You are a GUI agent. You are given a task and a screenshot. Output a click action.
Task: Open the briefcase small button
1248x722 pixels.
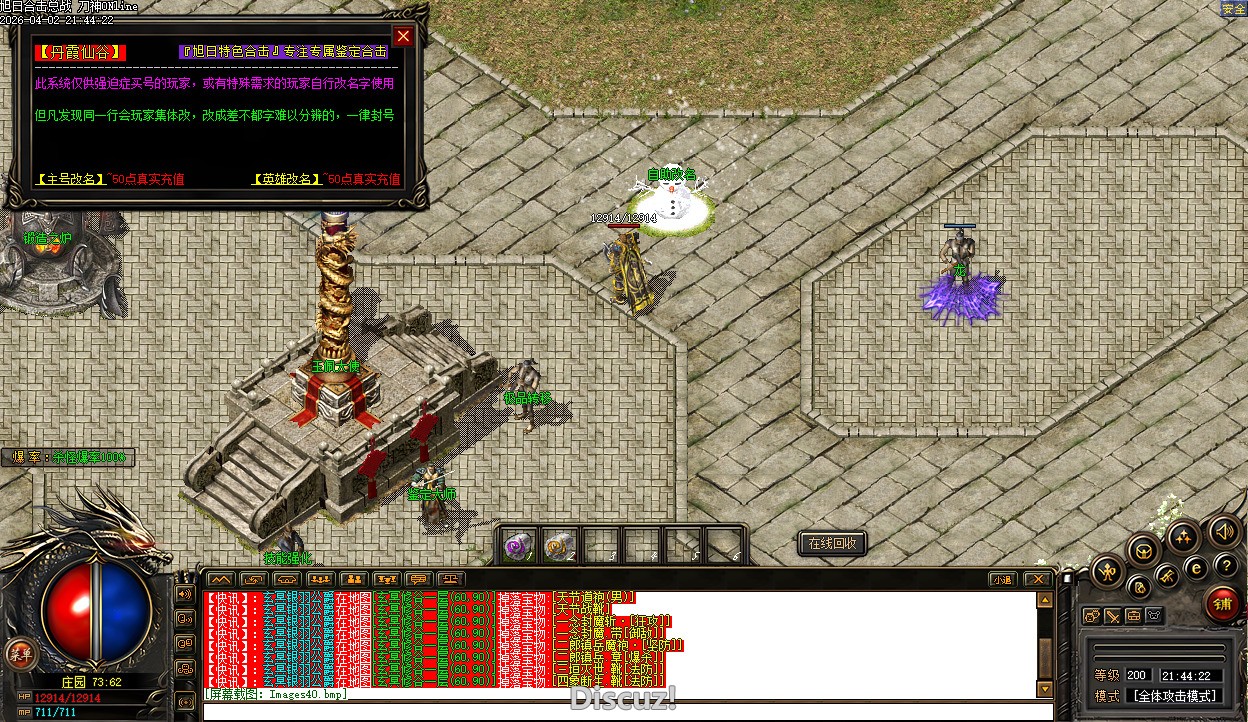coord(1134,616)
